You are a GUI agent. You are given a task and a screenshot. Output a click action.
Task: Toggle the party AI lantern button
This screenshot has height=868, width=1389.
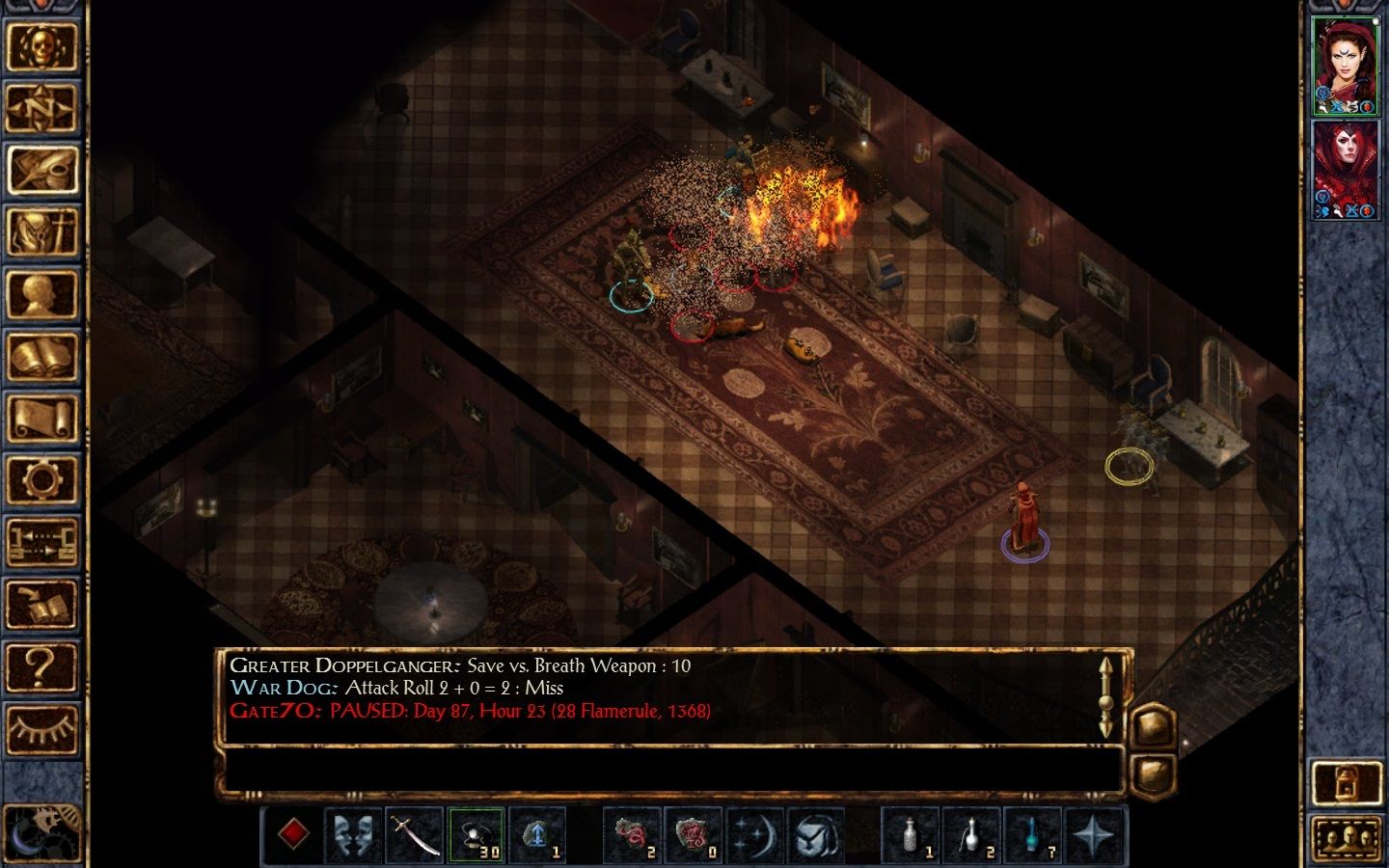click(x=1347, y=782)
